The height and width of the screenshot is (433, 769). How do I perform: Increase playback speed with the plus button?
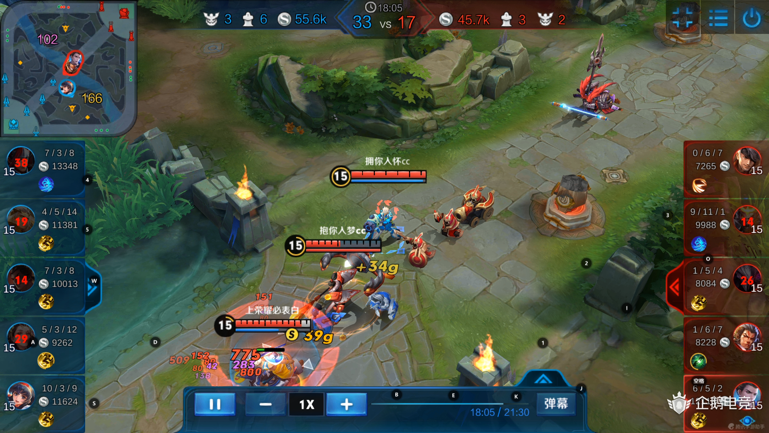click(x=346, y=404)
